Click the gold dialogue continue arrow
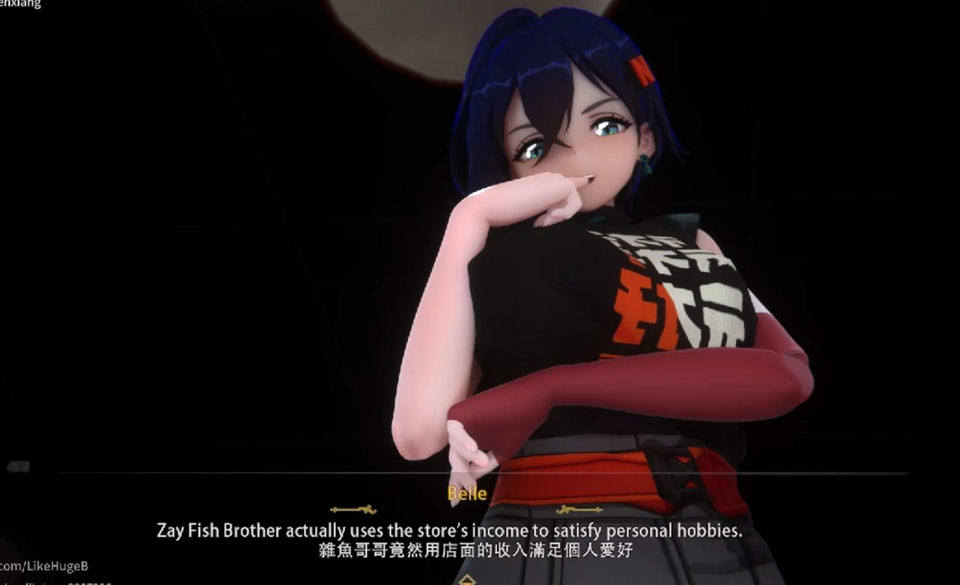The width and height of the screenshot is (960, 585). [x=466, y=579]
